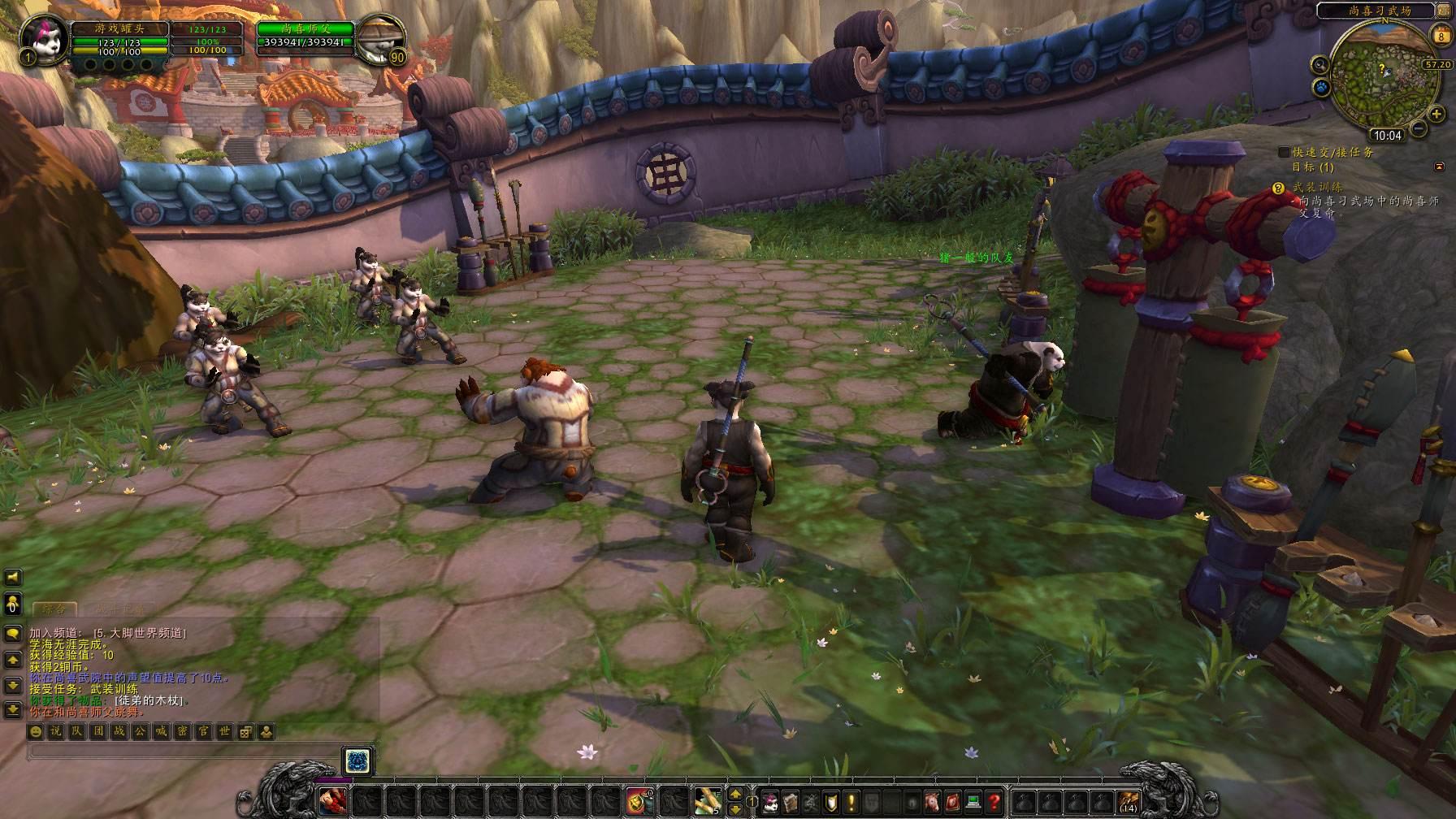This screenshot has width=1456, height=819.
Task: Switch to the 综合 chat tab
Action: pyautogui.click(x=54, y=608)
